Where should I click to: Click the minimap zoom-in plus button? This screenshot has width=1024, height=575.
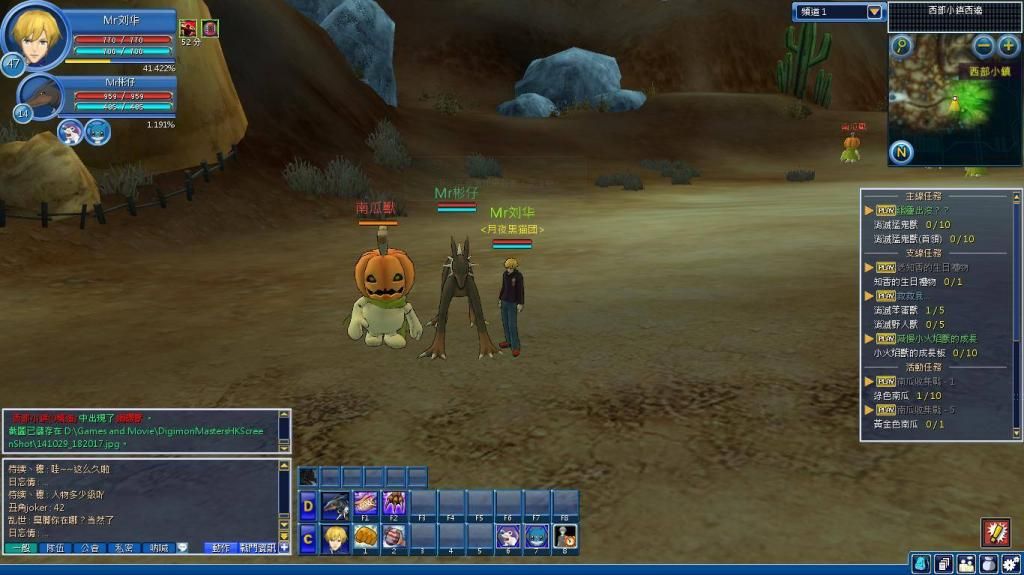(1008, 45)
